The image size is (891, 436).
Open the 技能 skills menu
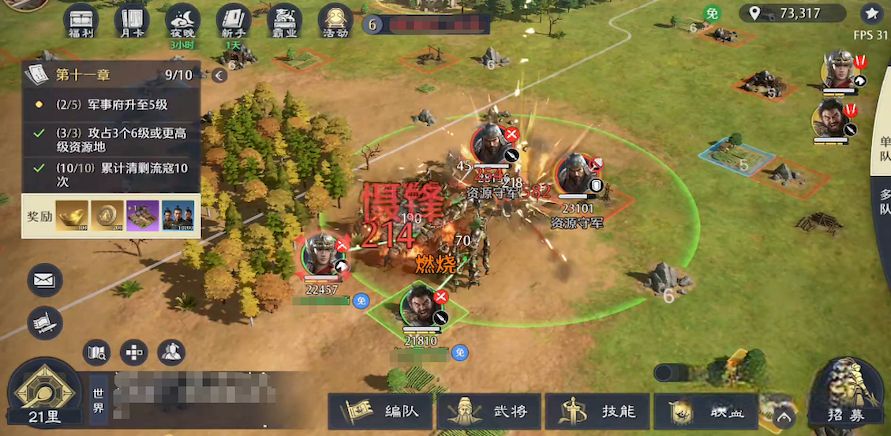click(600, 411)
